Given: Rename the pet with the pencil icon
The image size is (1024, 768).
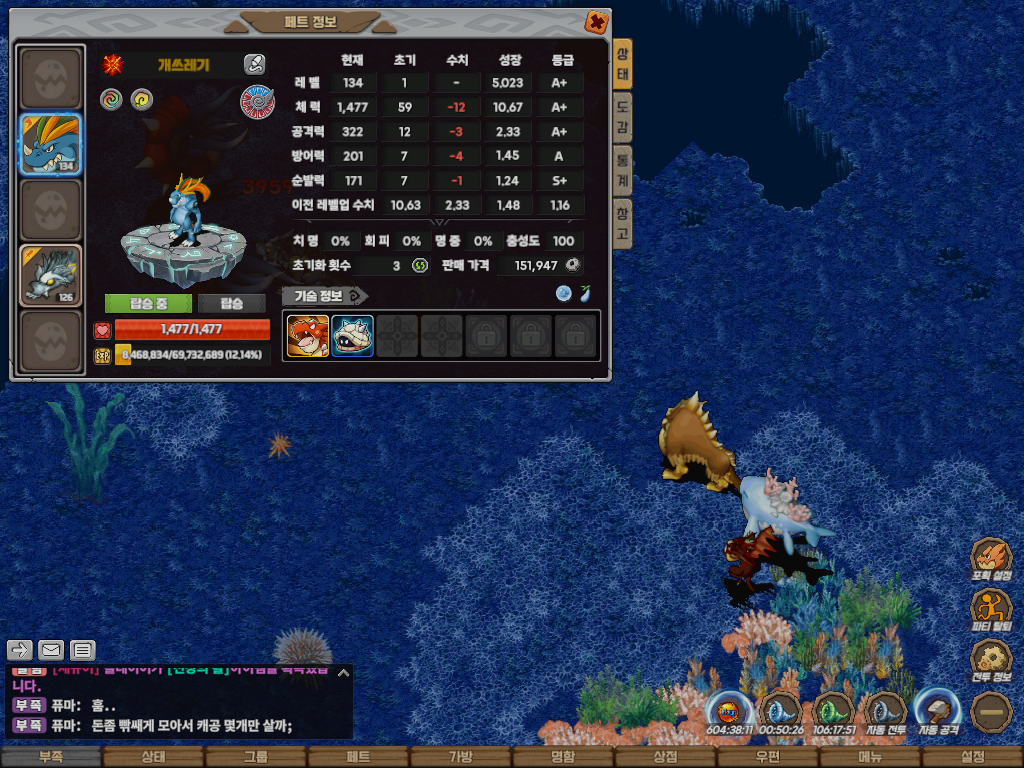Looking at the screenshot, I should click(x=254, y=65).
